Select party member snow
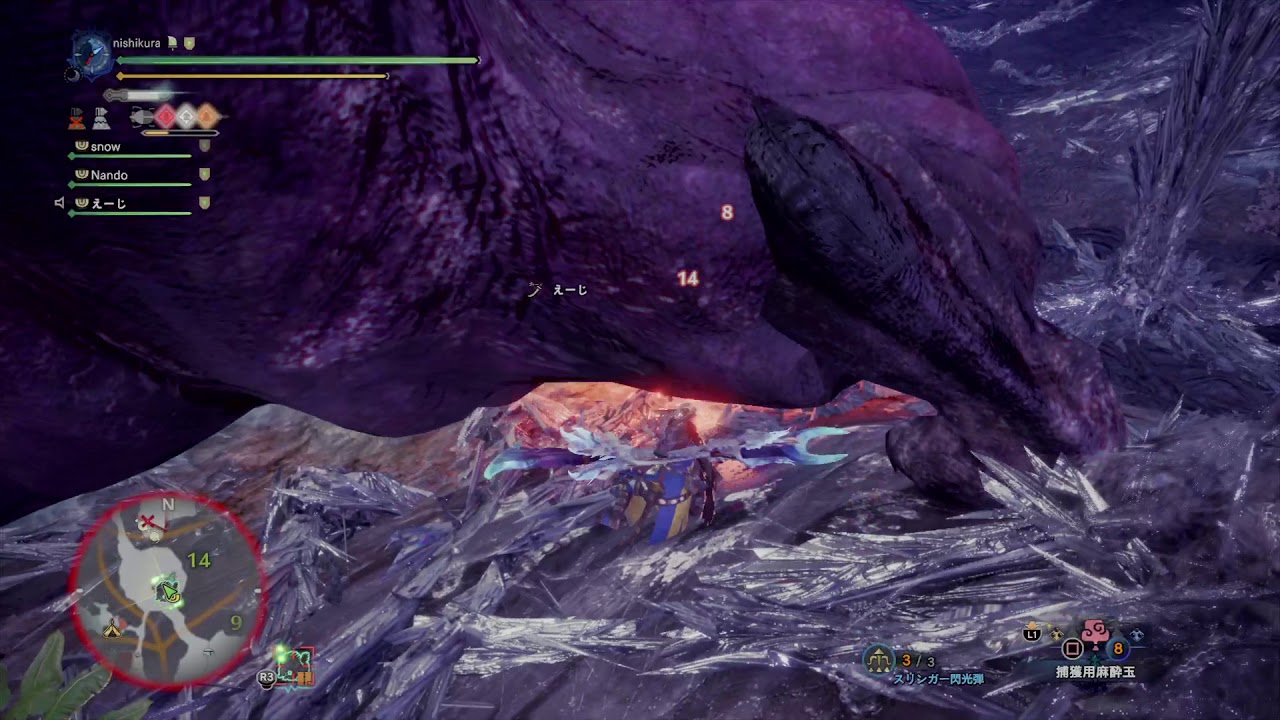 coord(105,147)
